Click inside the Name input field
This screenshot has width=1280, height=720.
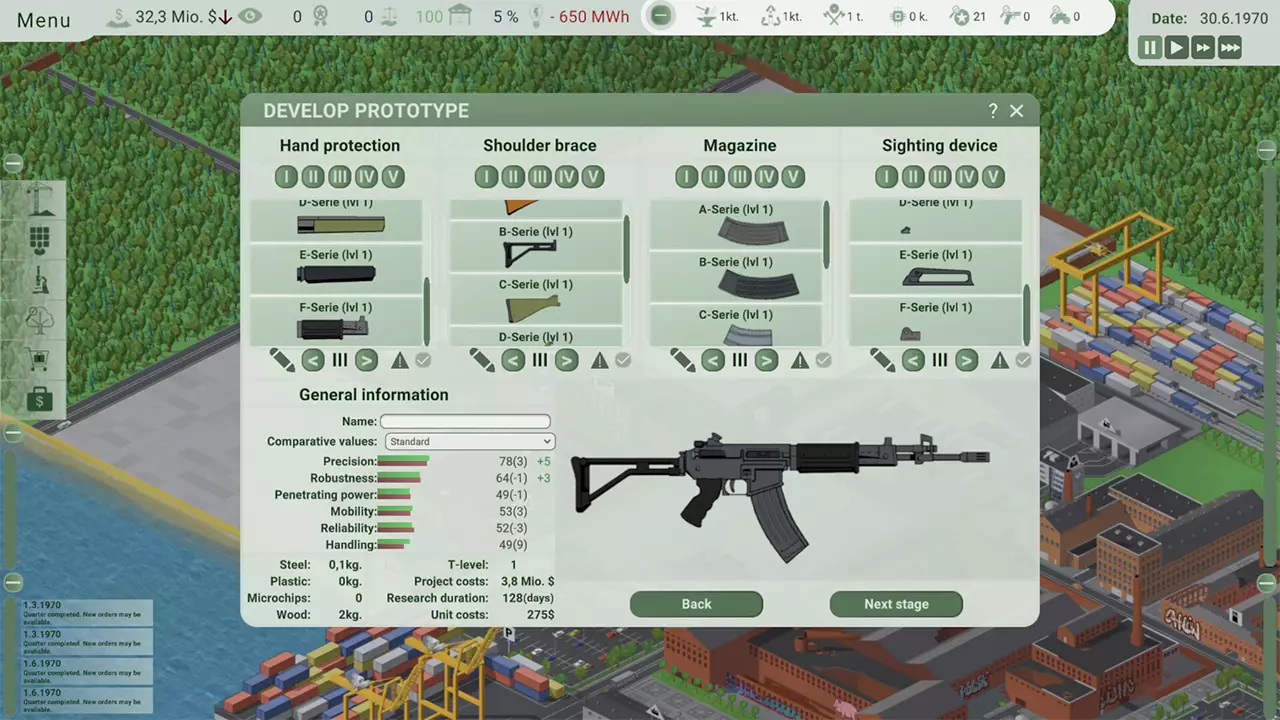pyautogui.click(x=464, y=421)
